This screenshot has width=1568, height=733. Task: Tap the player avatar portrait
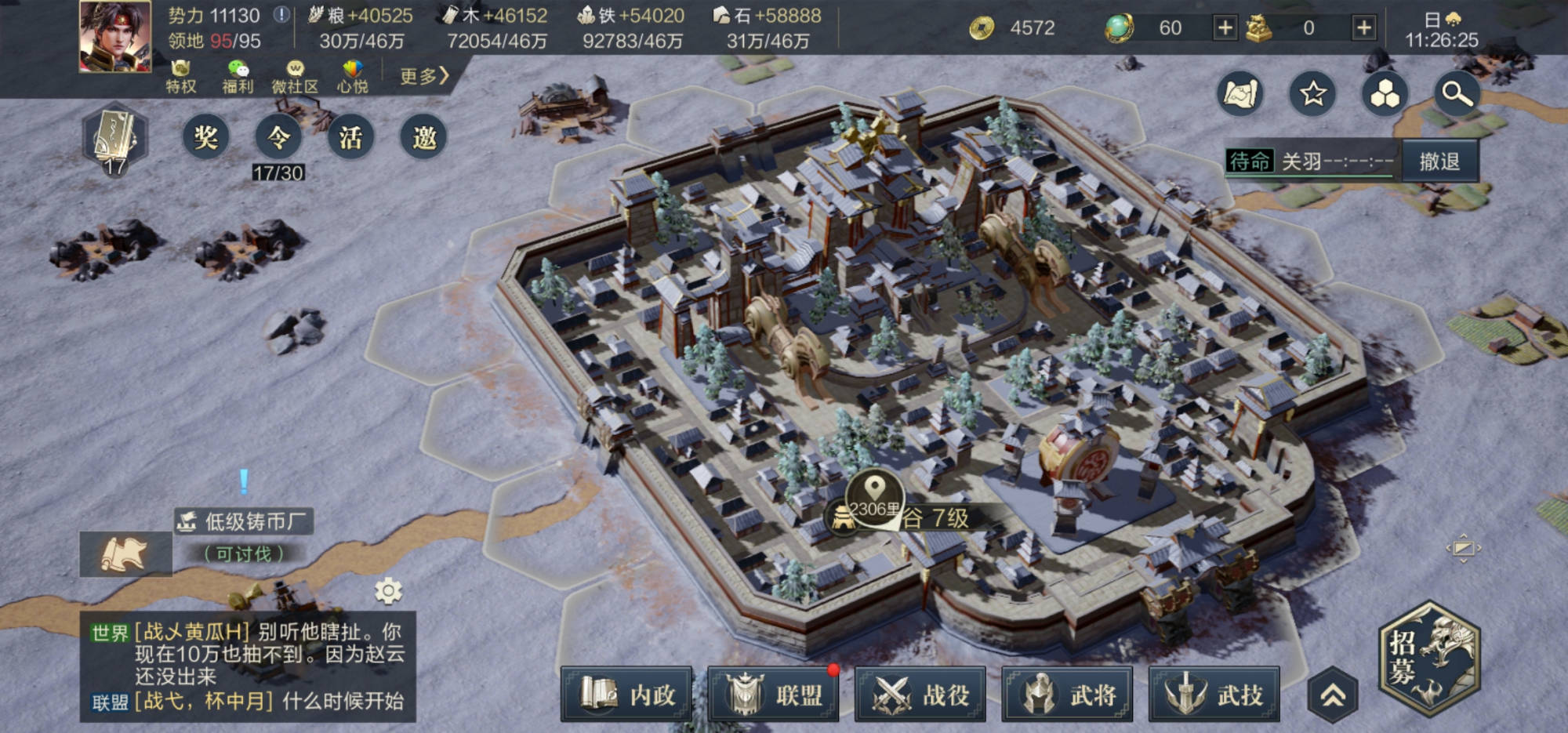coord(115,37)
